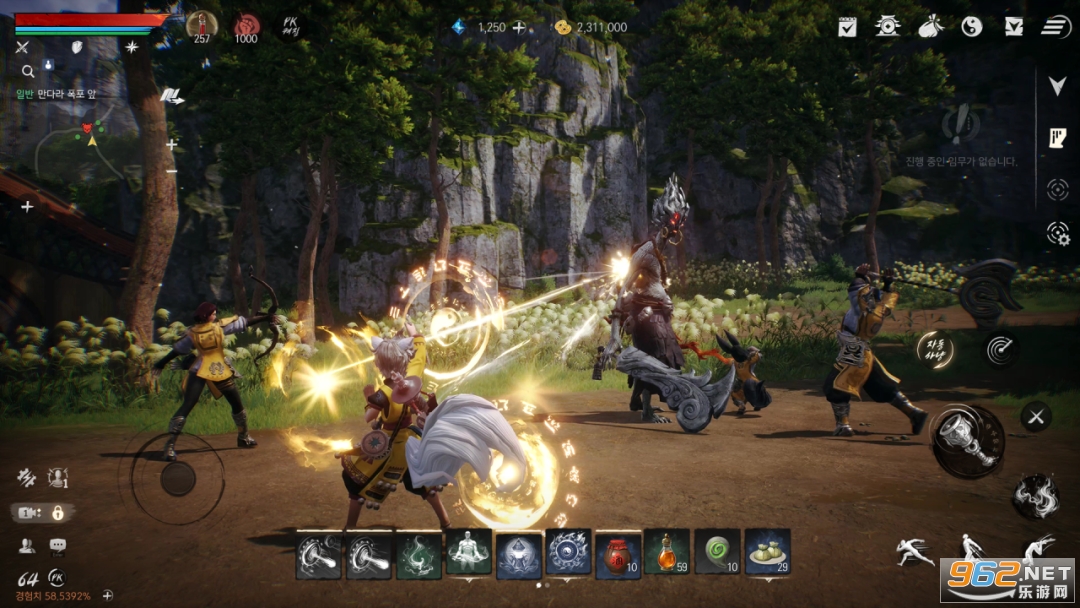This screenshot has height=608, width=1080.
Task: Open the main menu with the striped icon
Action: (x=1055, y=27)
